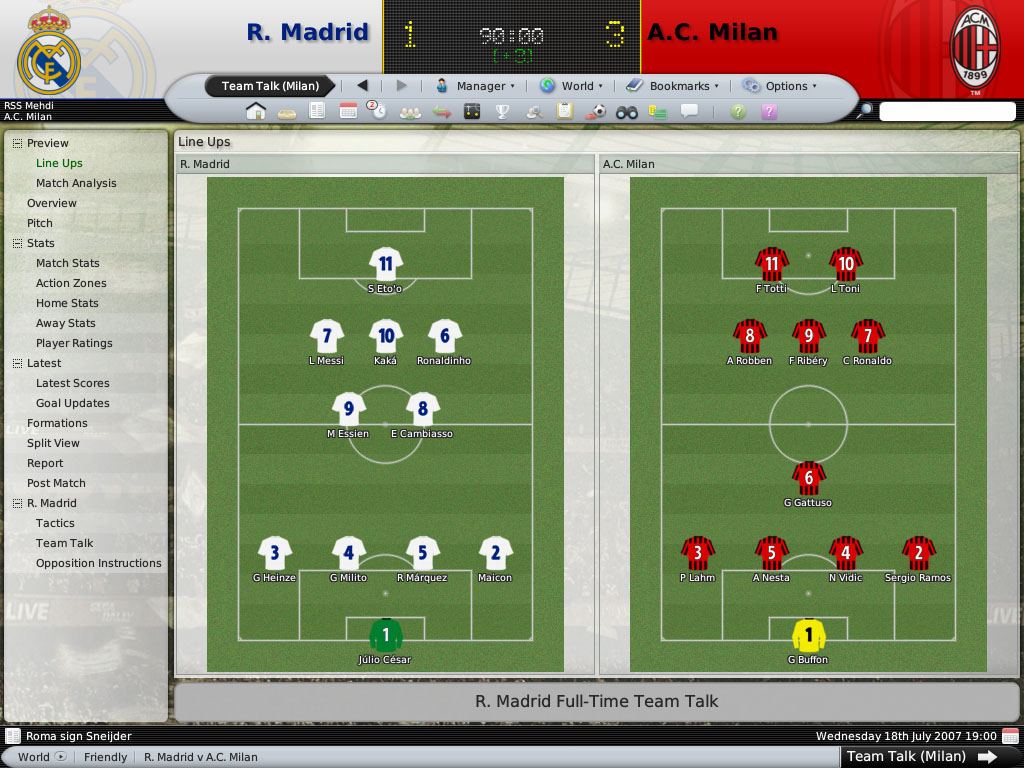Viewport: 1024px width, 768px height.
Task: Select S Eto'o's number 11 shirt
Action: click(x=385, y=264)
